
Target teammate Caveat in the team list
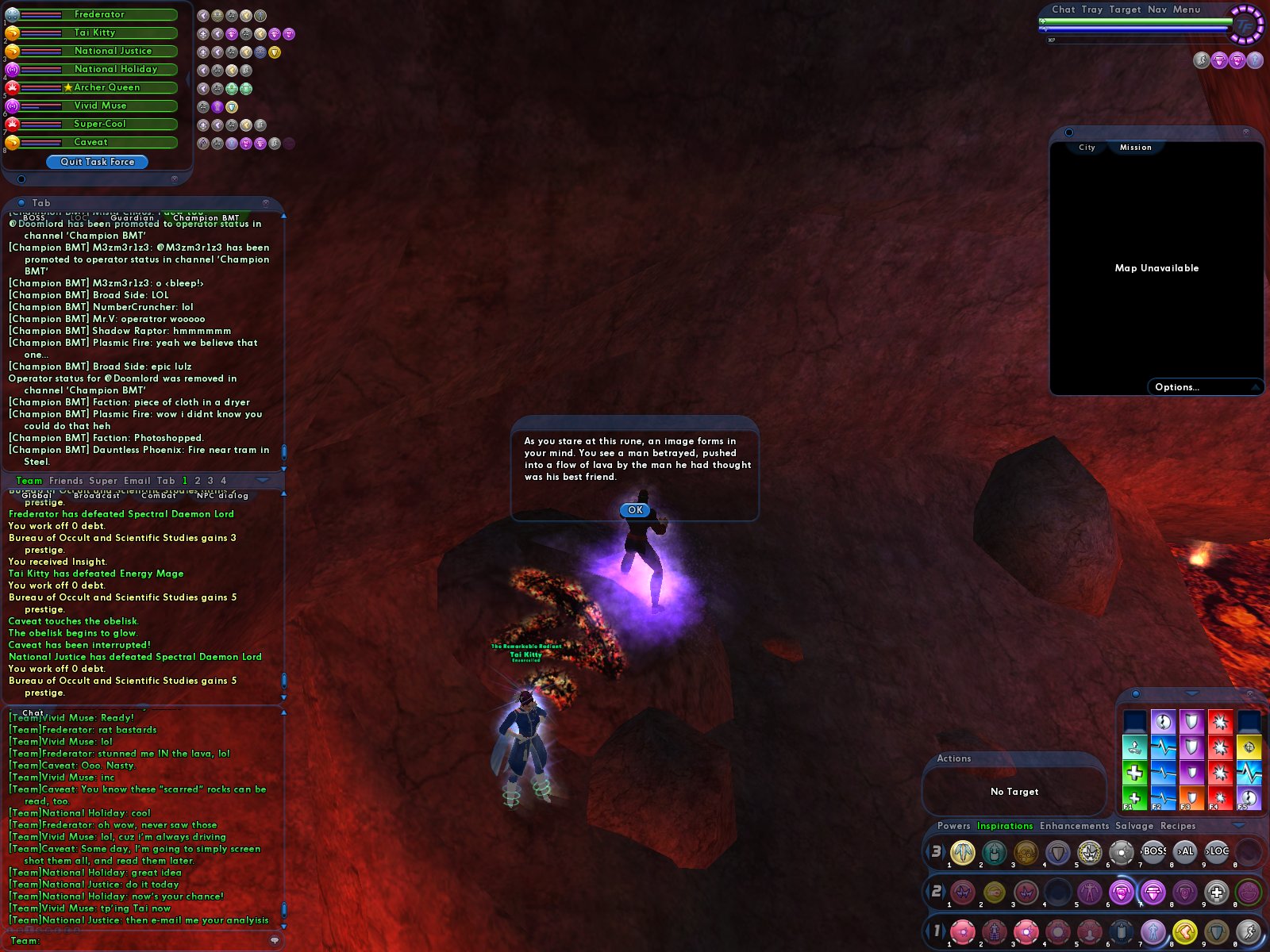90,142
